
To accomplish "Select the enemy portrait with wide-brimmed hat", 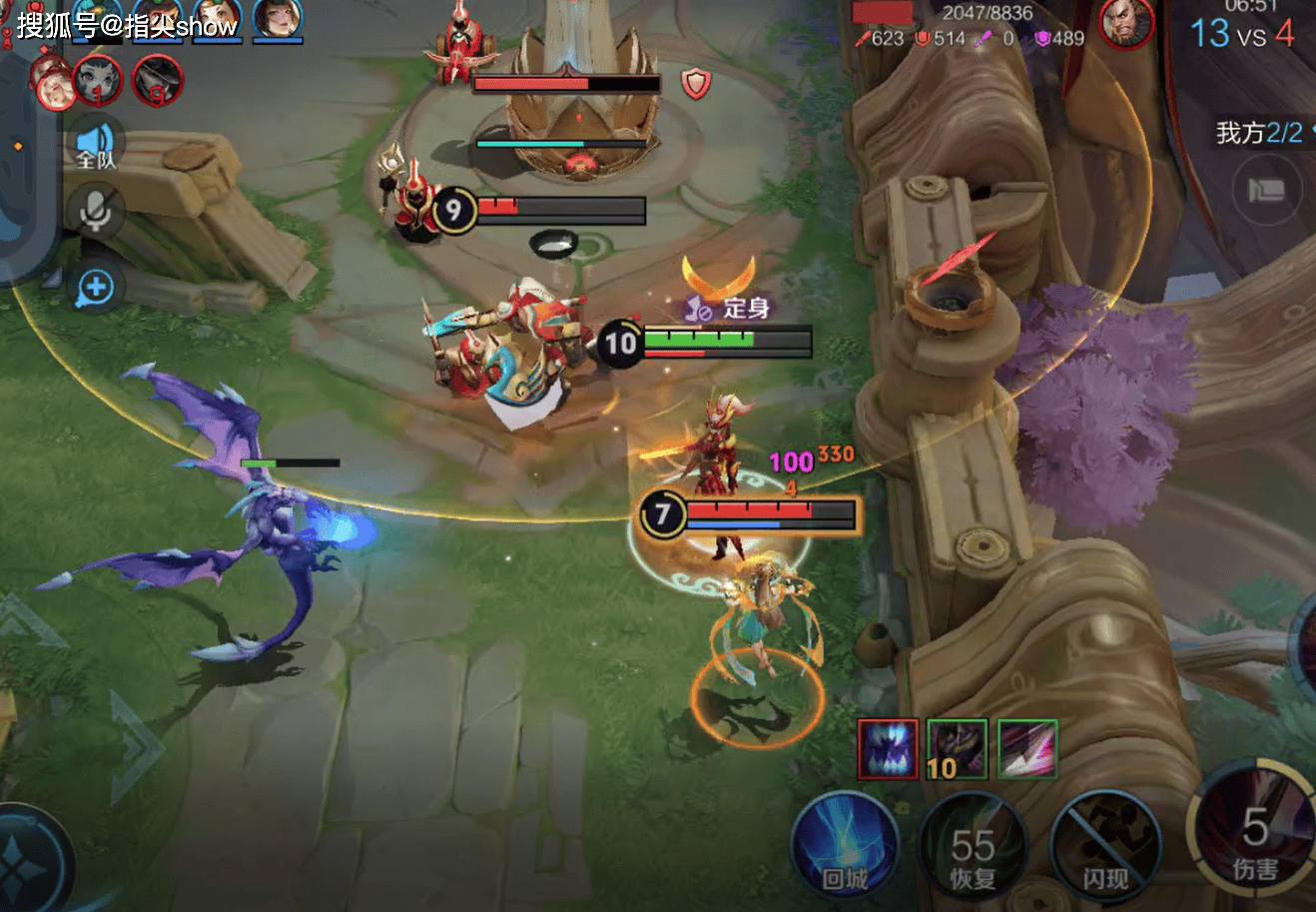I will click(x=158, y=80).
